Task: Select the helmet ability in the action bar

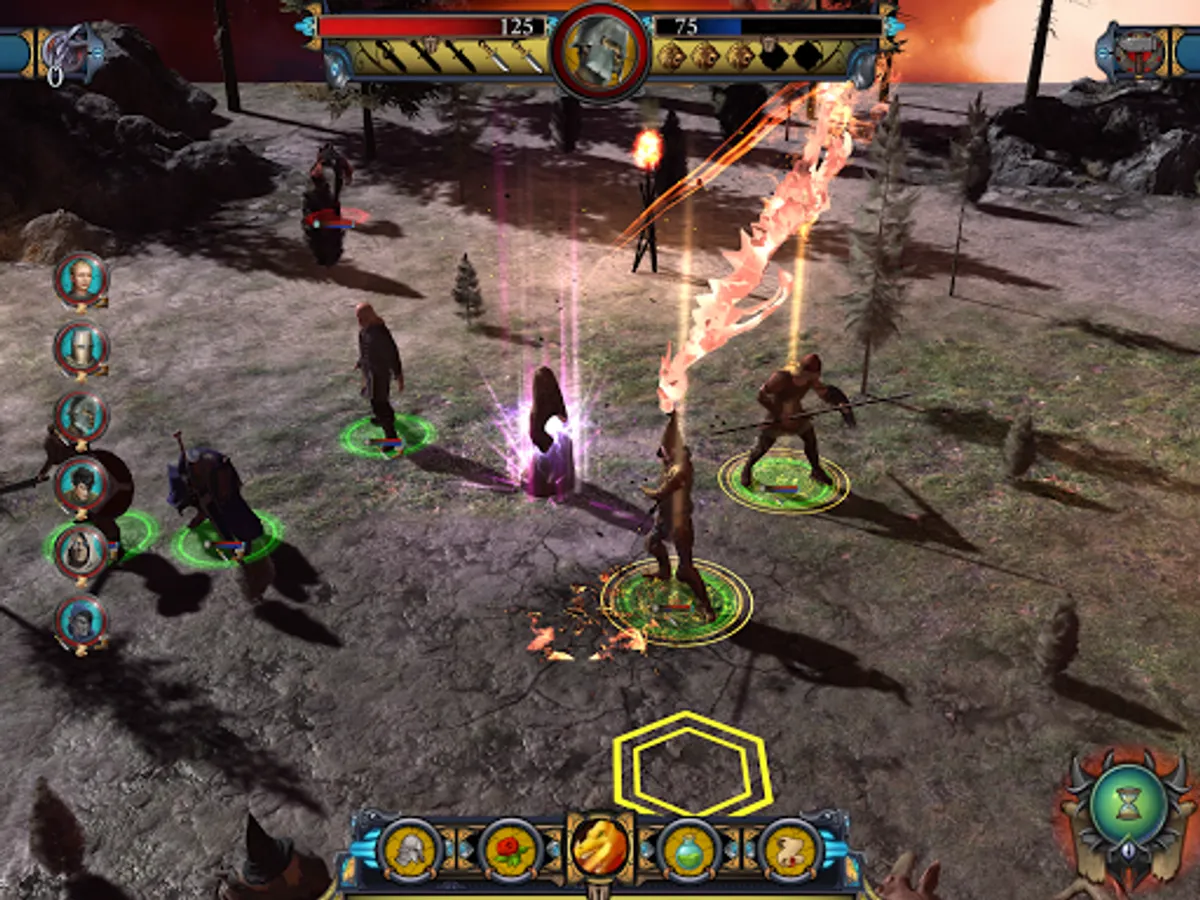Action: [x=409, y=849]
